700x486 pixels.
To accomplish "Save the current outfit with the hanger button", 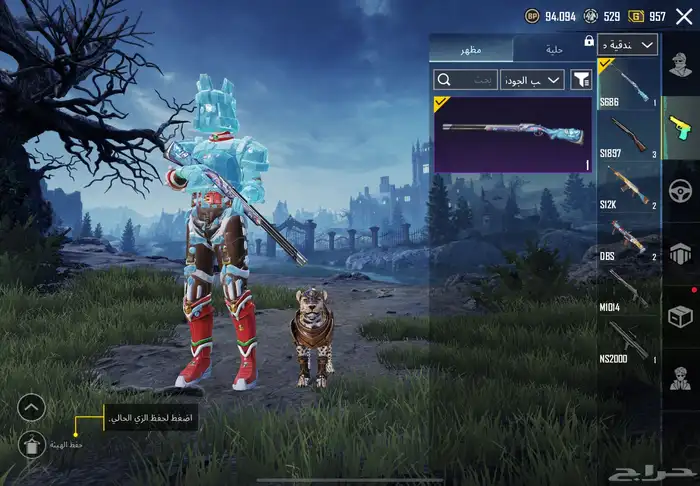I will coord(32,442).
